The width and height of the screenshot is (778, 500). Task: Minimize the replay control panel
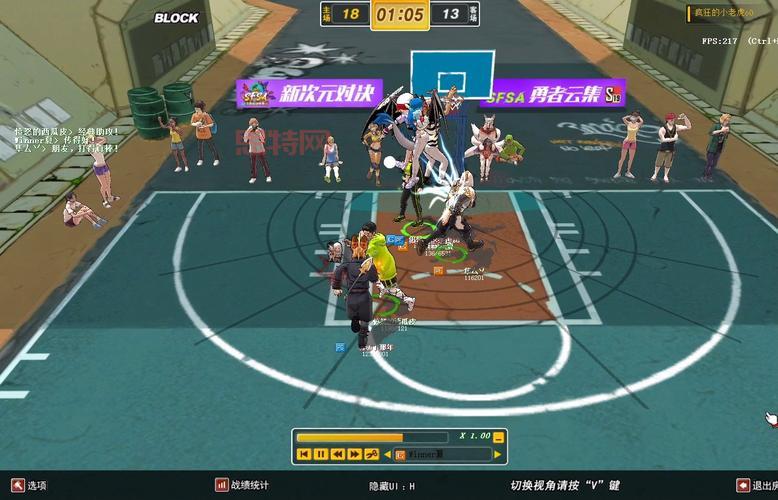499,437
